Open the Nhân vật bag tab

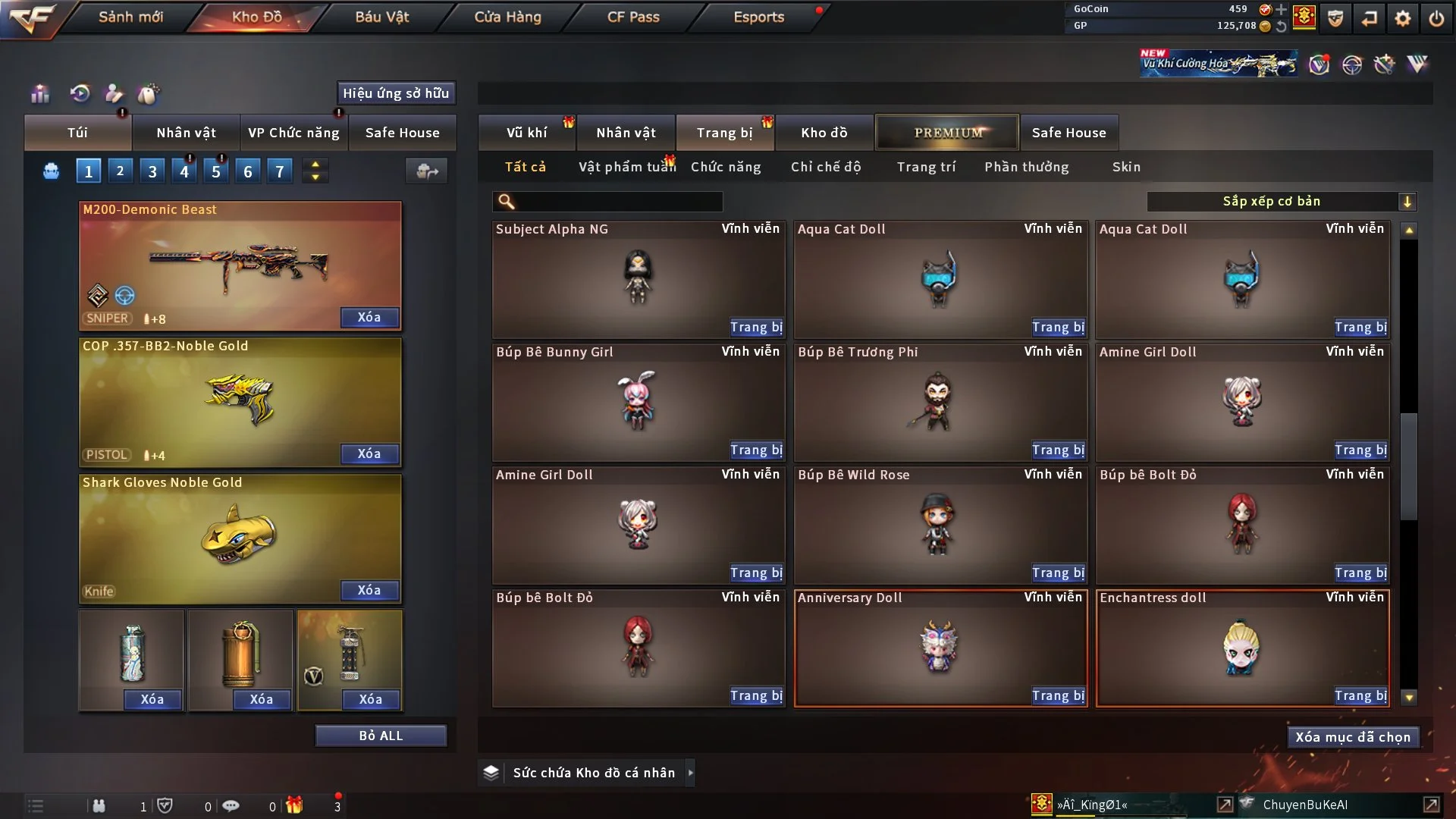click(x=186, y=133)
